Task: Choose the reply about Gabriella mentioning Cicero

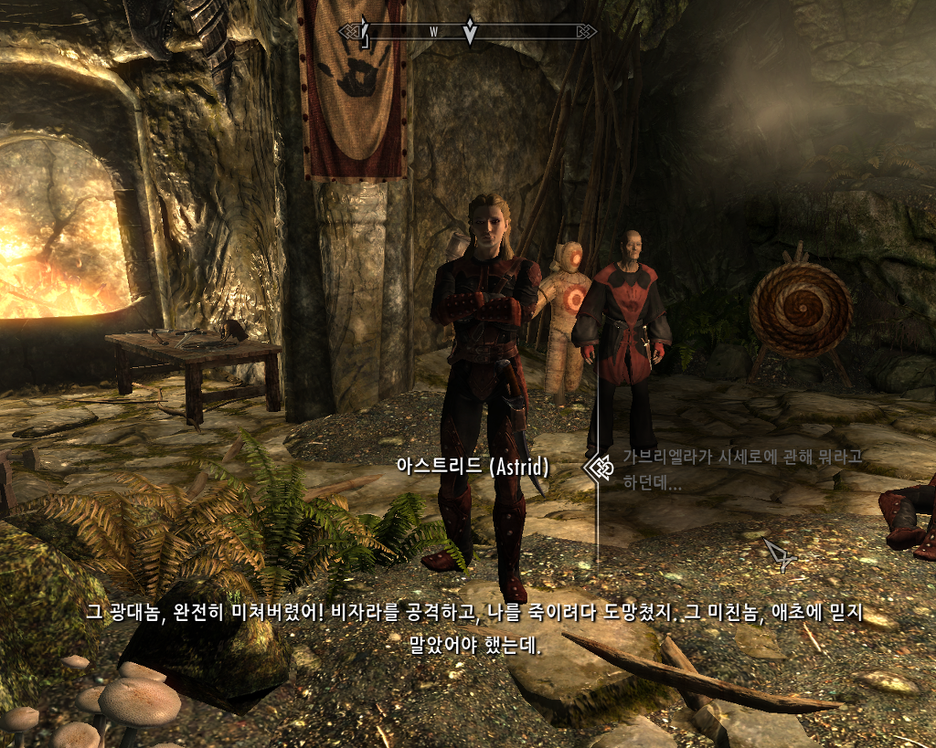Action: [741, 468]
